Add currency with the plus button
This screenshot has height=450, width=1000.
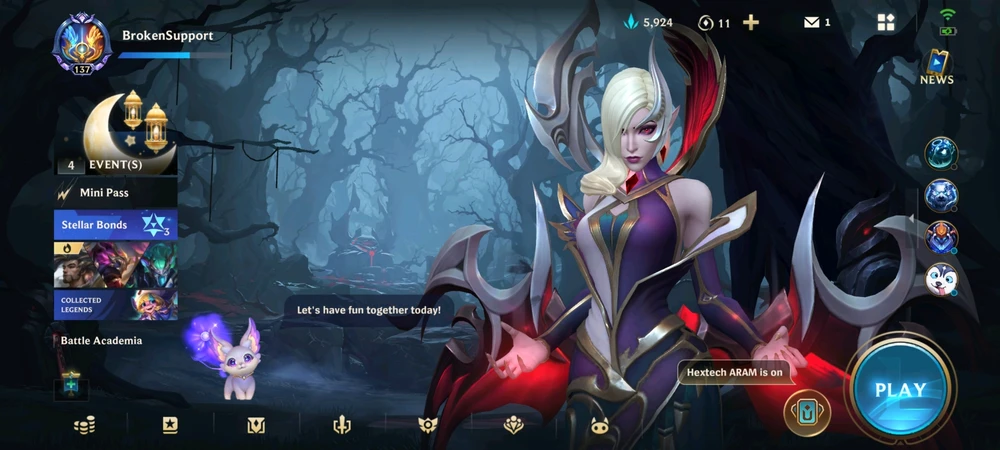click(x=751, y=23)
